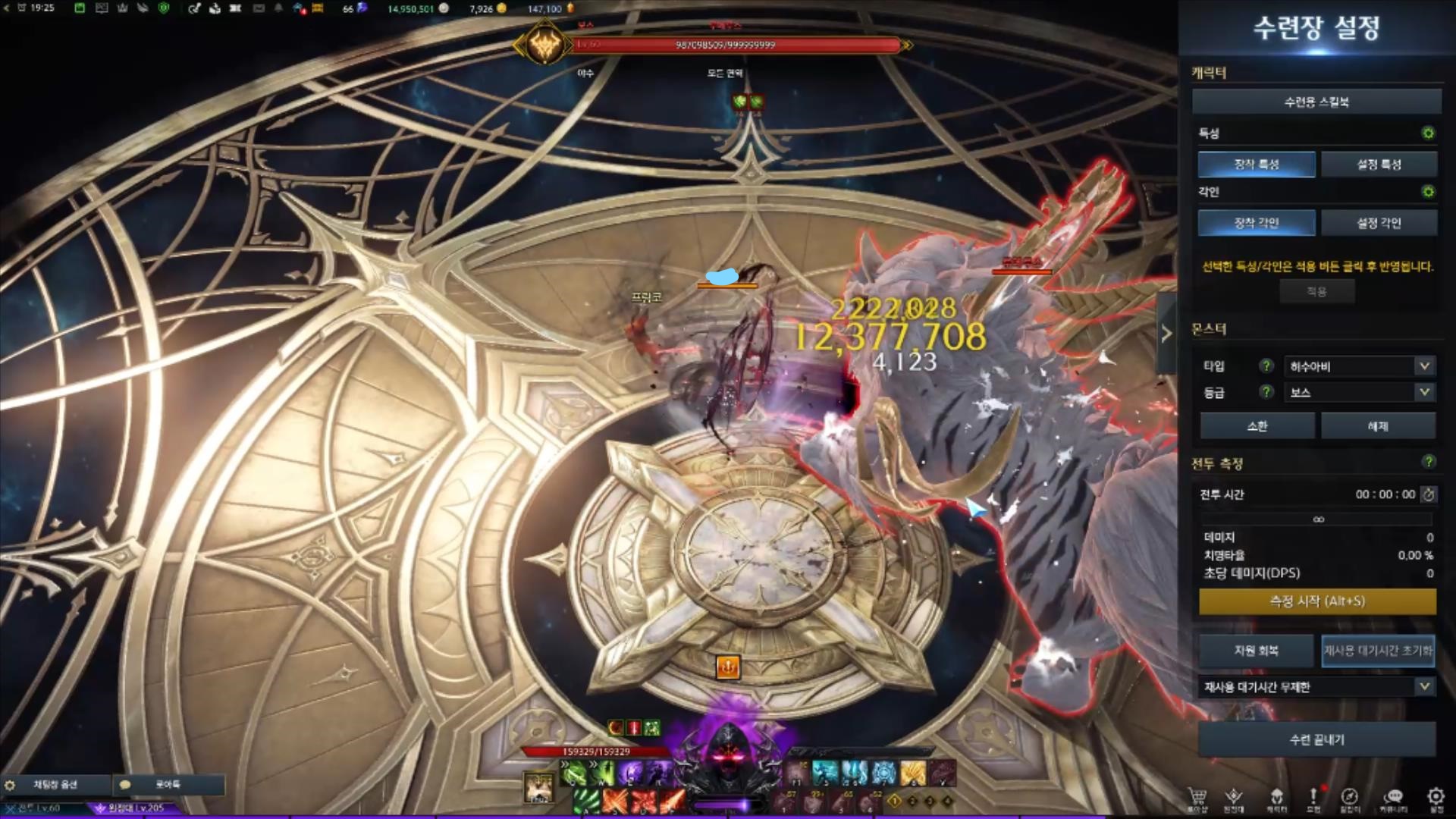Click the stats settings green gear icon
The image size is (1456, 819).
[x=1428, y=133]
